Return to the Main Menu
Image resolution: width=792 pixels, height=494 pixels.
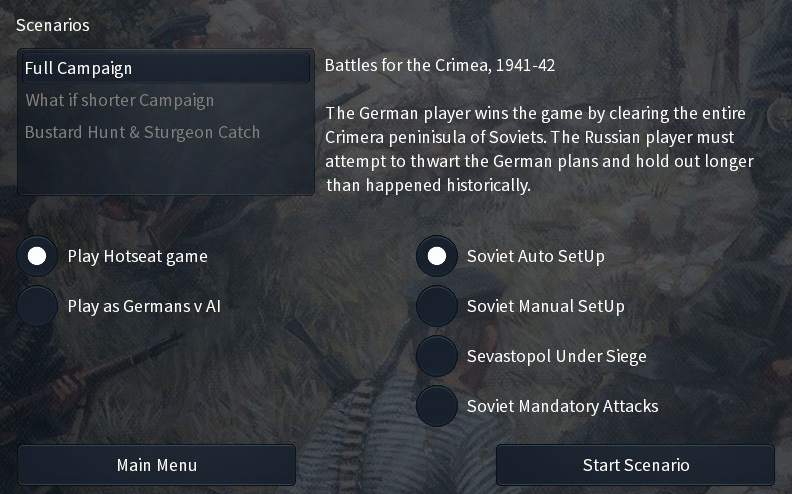(x=157, y=465)
